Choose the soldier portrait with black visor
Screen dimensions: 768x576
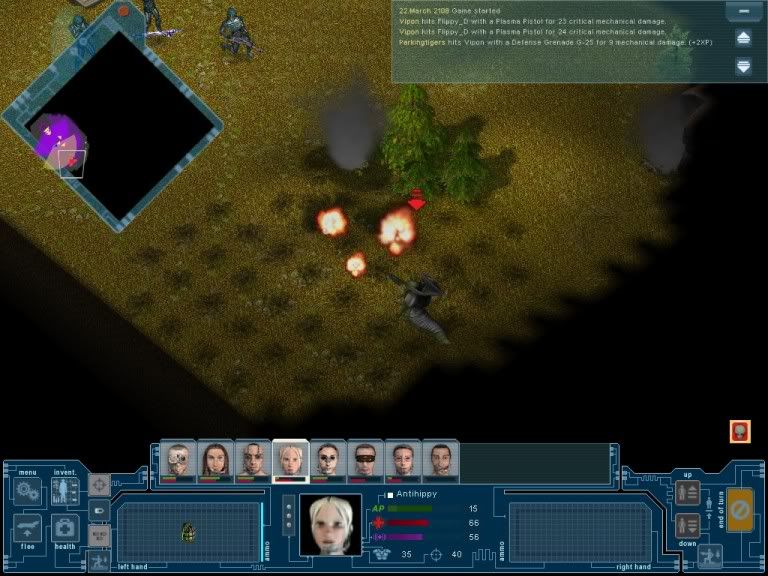pyautogui.click(x=365, y=460)
